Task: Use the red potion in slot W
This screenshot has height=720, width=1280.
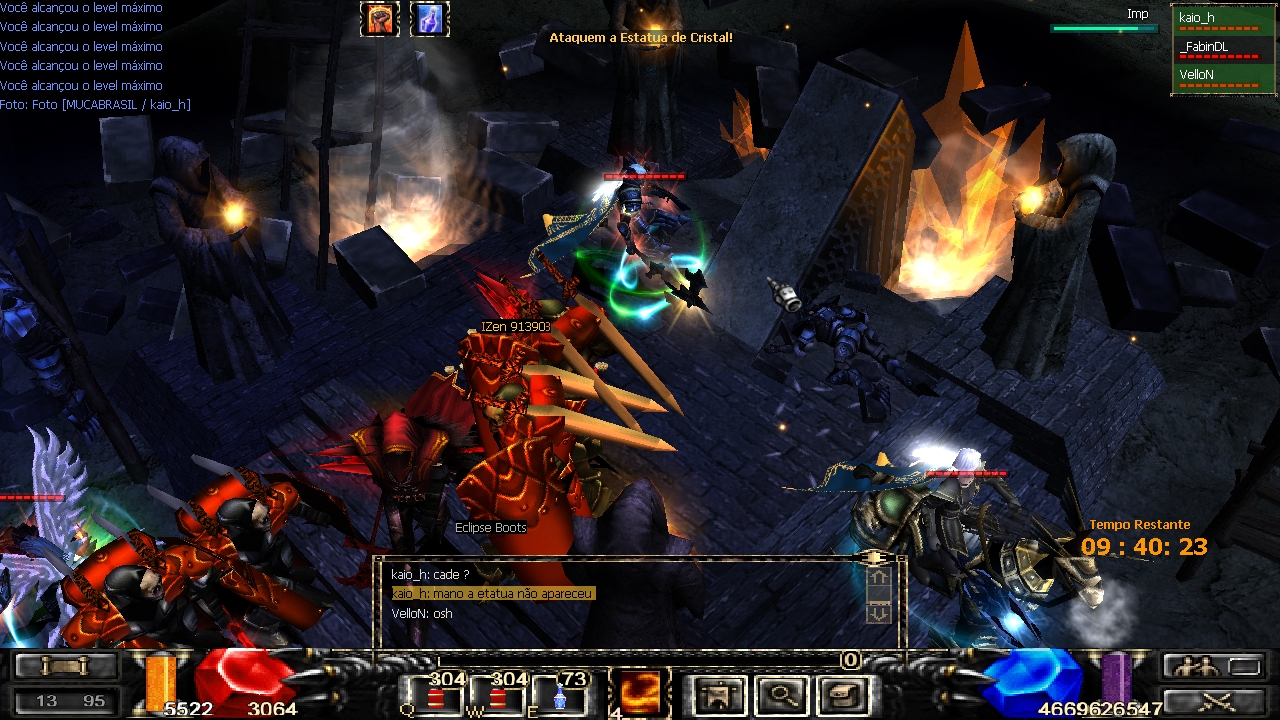Action: coord(498,693)
